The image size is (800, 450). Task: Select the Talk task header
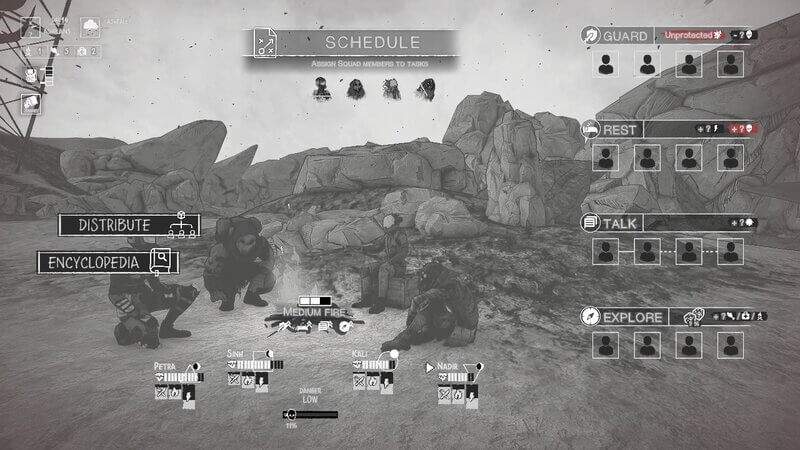(x=613, y=223)
